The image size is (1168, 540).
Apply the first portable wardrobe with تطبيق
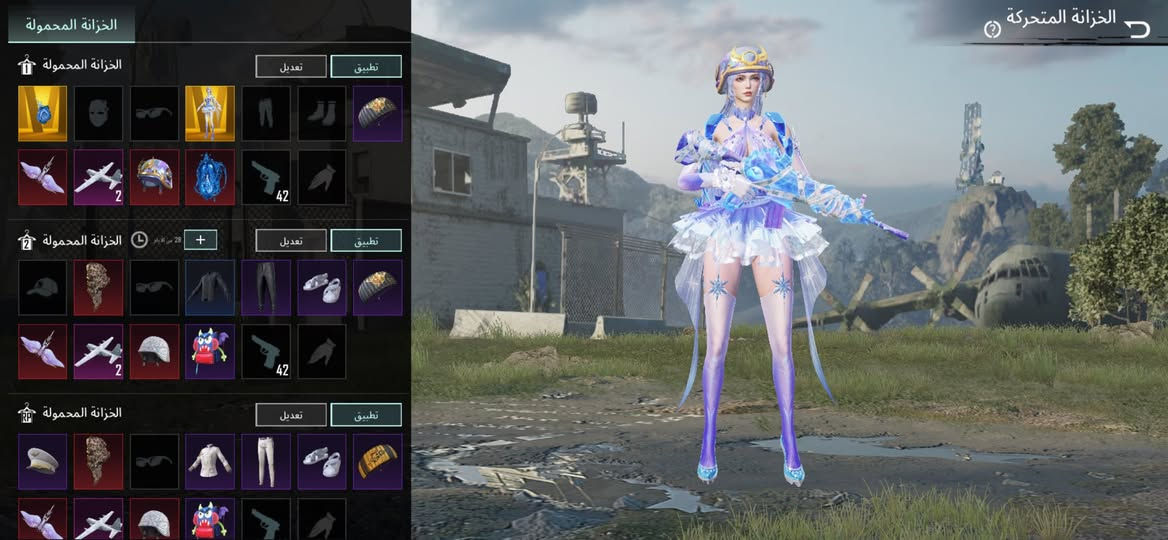click(x=366, y=66)
